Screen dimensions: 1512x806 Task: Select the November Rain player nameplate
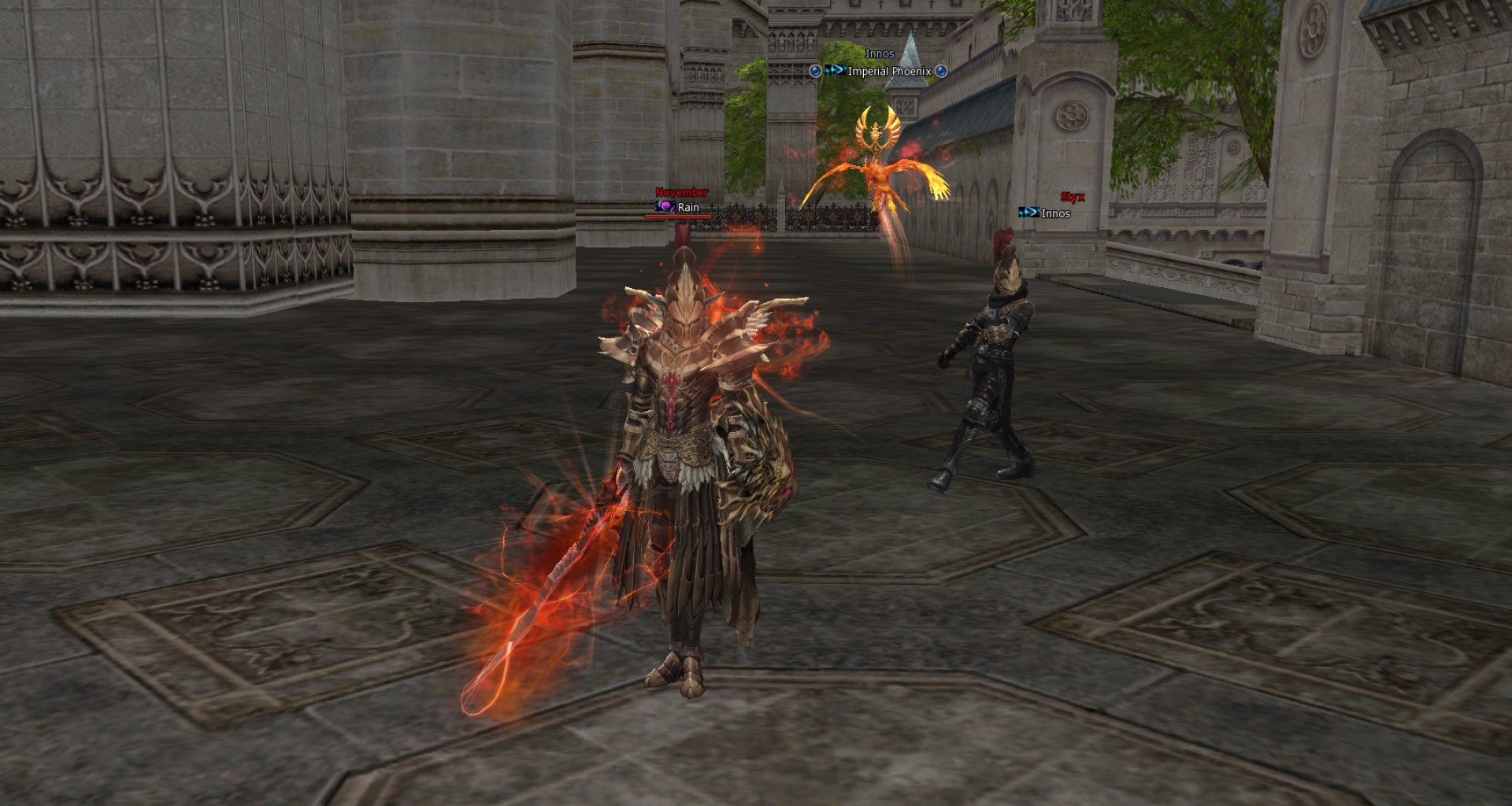(682, 201)
